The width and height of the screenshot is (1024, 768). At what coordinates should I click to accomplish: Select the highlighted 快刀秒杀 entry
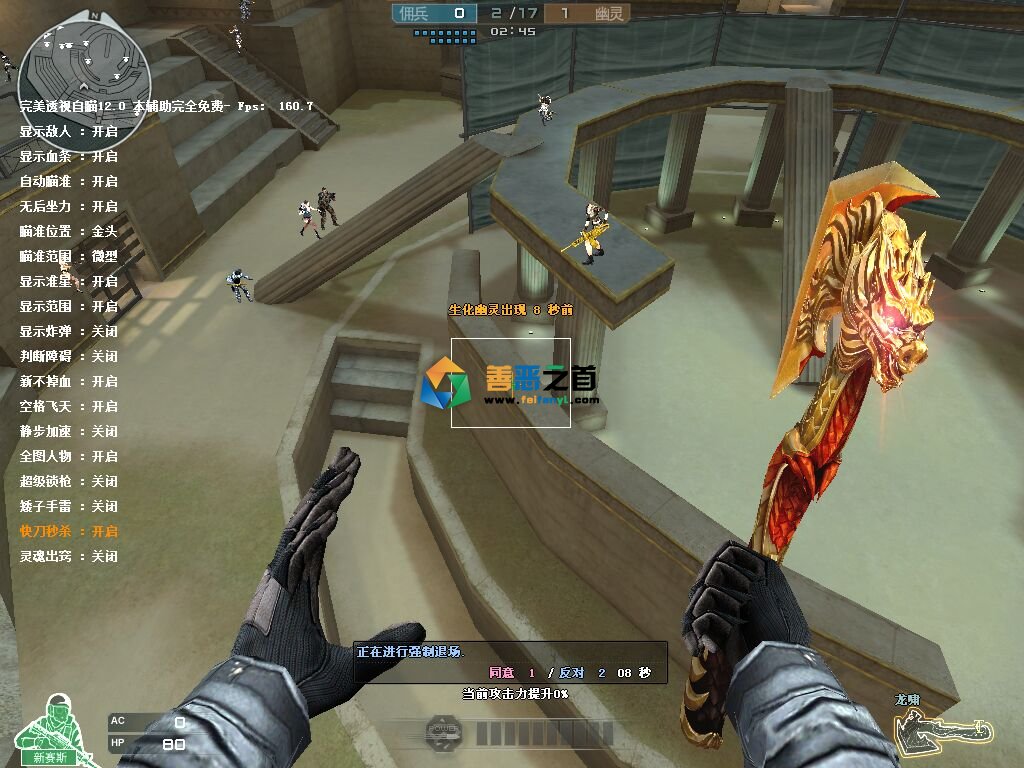(x=68, y=531)
